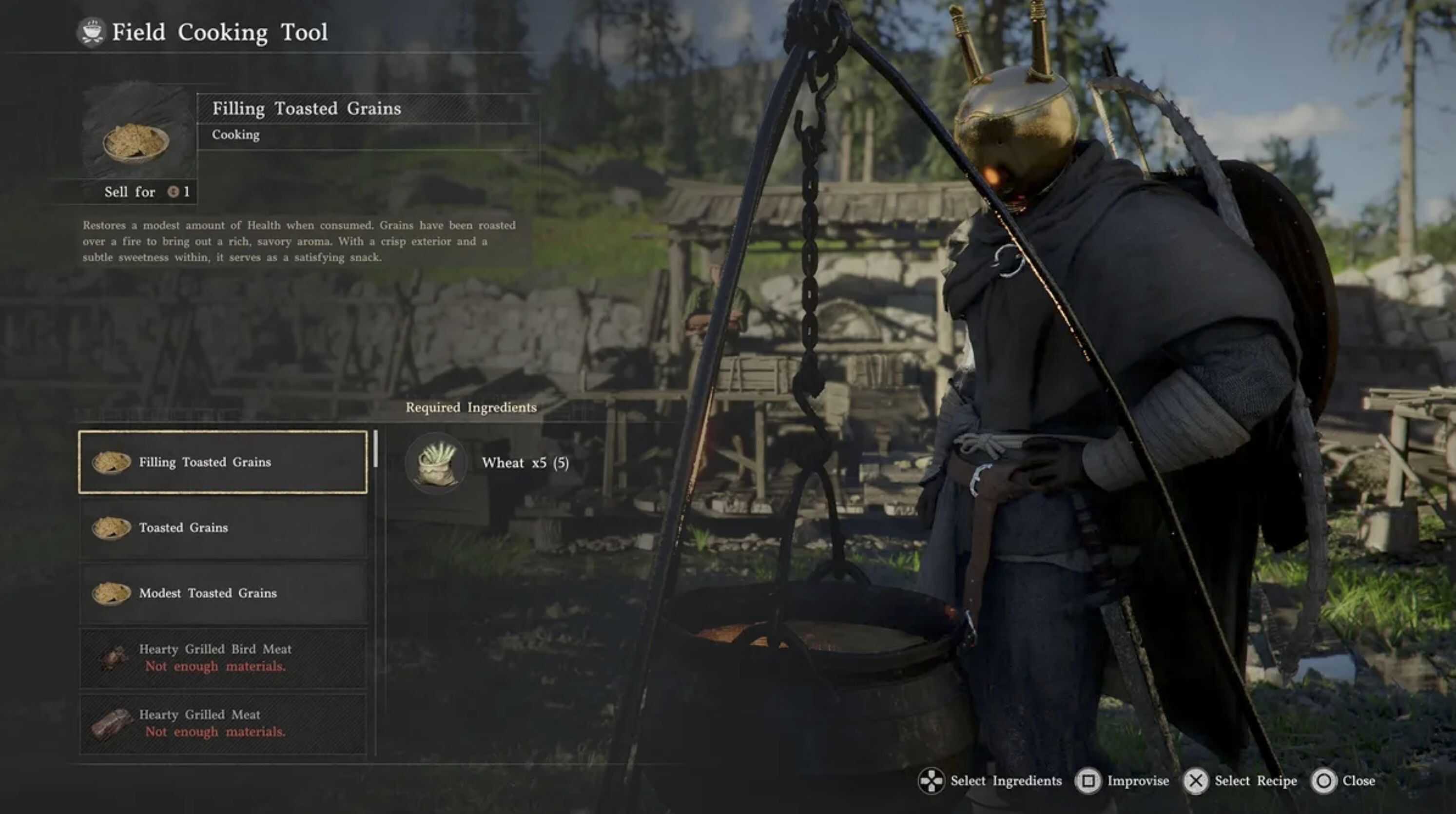Click the recipe list scrollbar

point(376,450)
